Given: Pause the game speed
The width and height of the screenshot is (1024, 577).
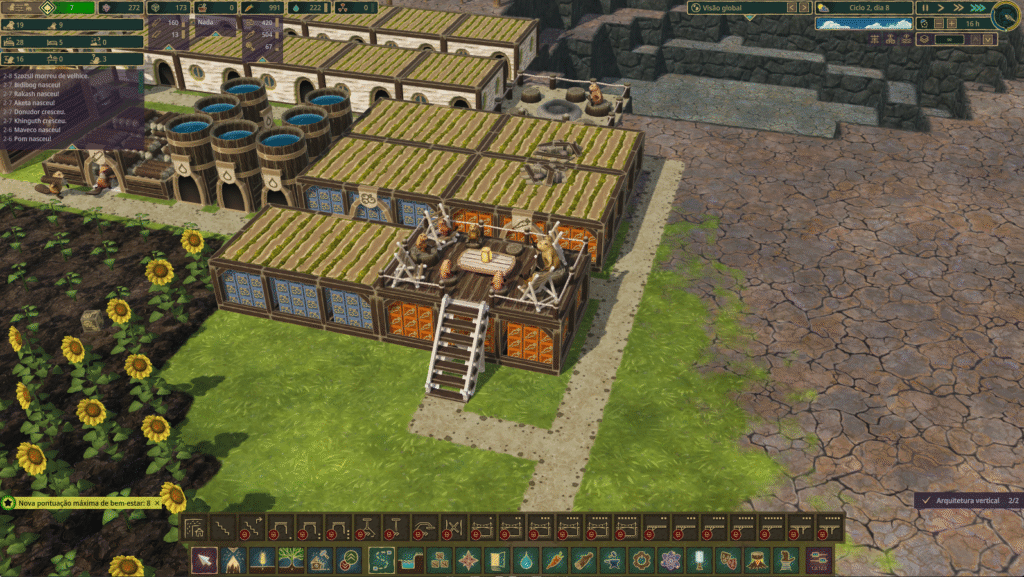Looking at the screenshot, I should click(925, 8).
